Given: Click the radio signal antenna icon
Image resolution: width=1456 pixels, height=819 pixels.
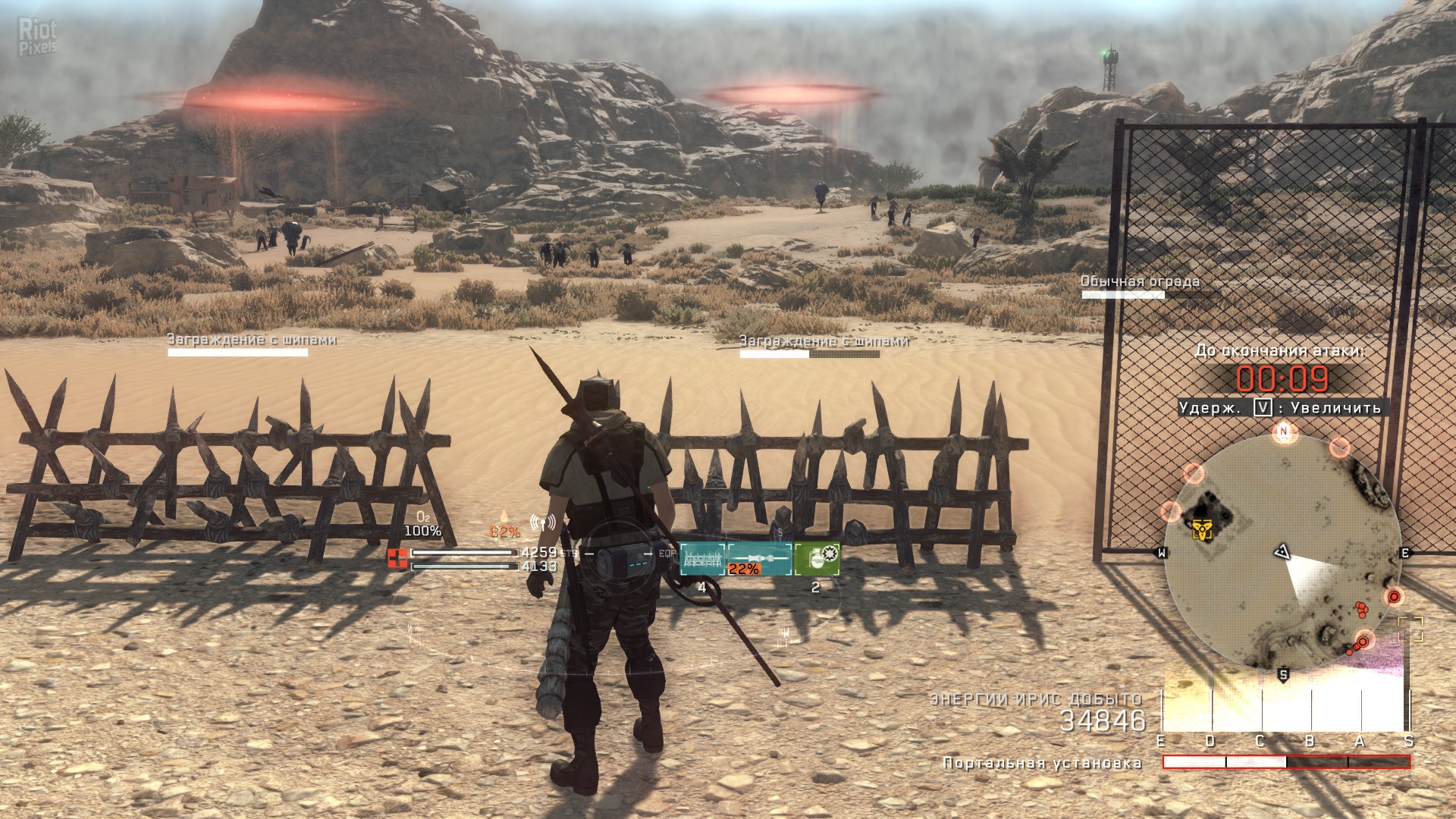Looking at the screenshot, I should pyautogui.click(x=542, y=522).
